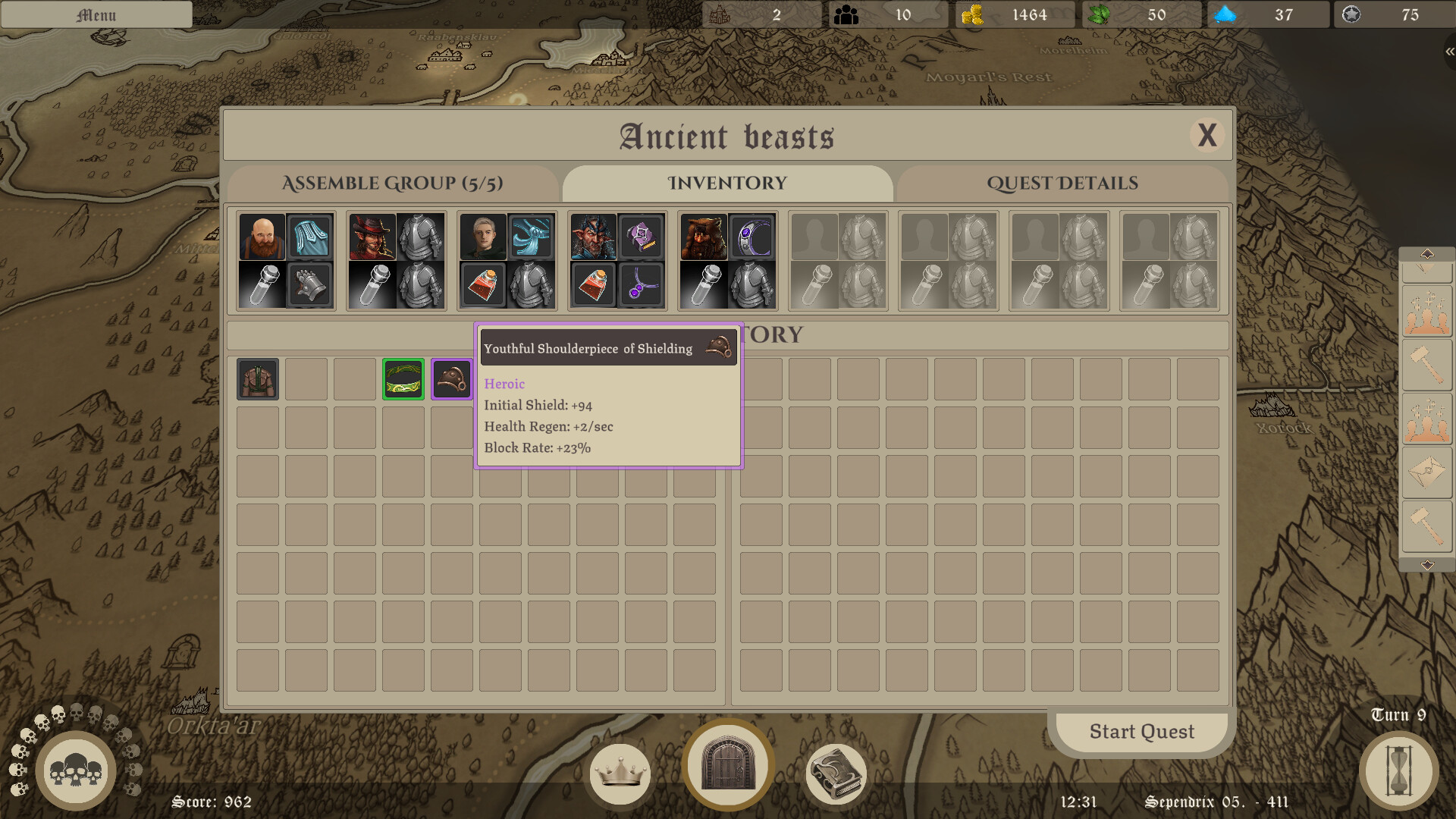Viewport: 1456px width, 819px height.
Task: Open the crown icon at the bottom center
Action: click(x=620, y=773)
